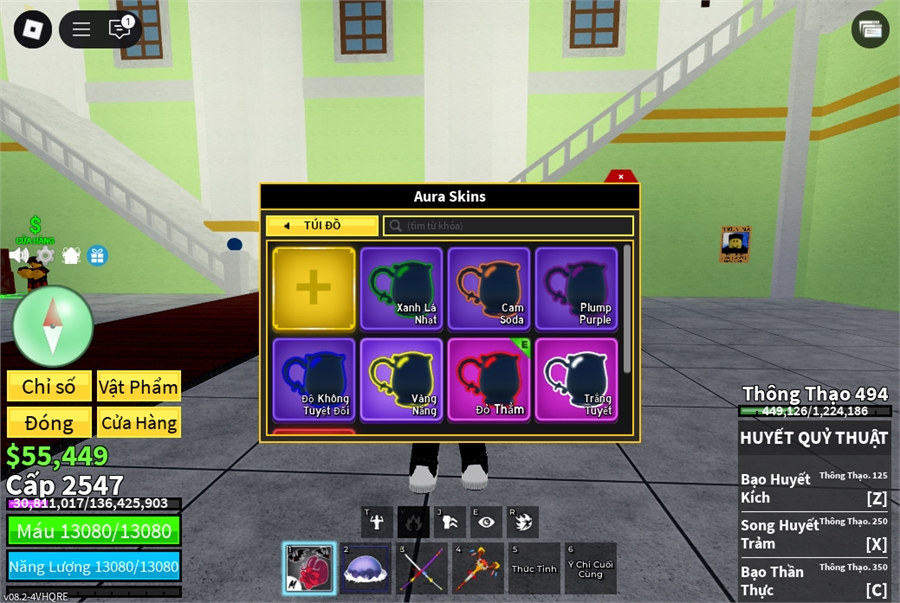Viewport: 900px width, 603px height.
Task: Go back to Túi Đồ inventory
Action: point(321,226)
